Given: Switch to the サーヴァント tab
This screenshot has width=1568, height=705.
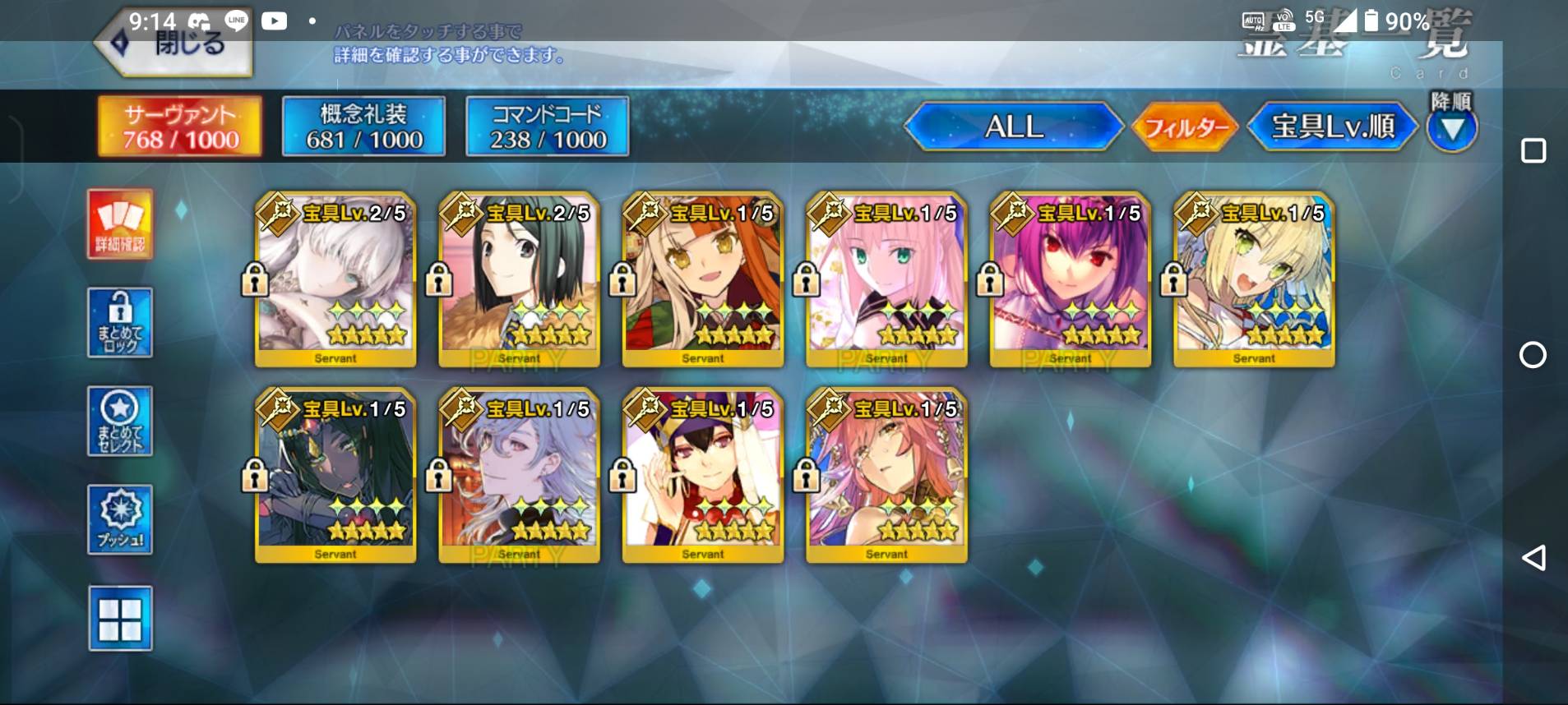Looking at the screenshot, I should (x=180, y=127).
